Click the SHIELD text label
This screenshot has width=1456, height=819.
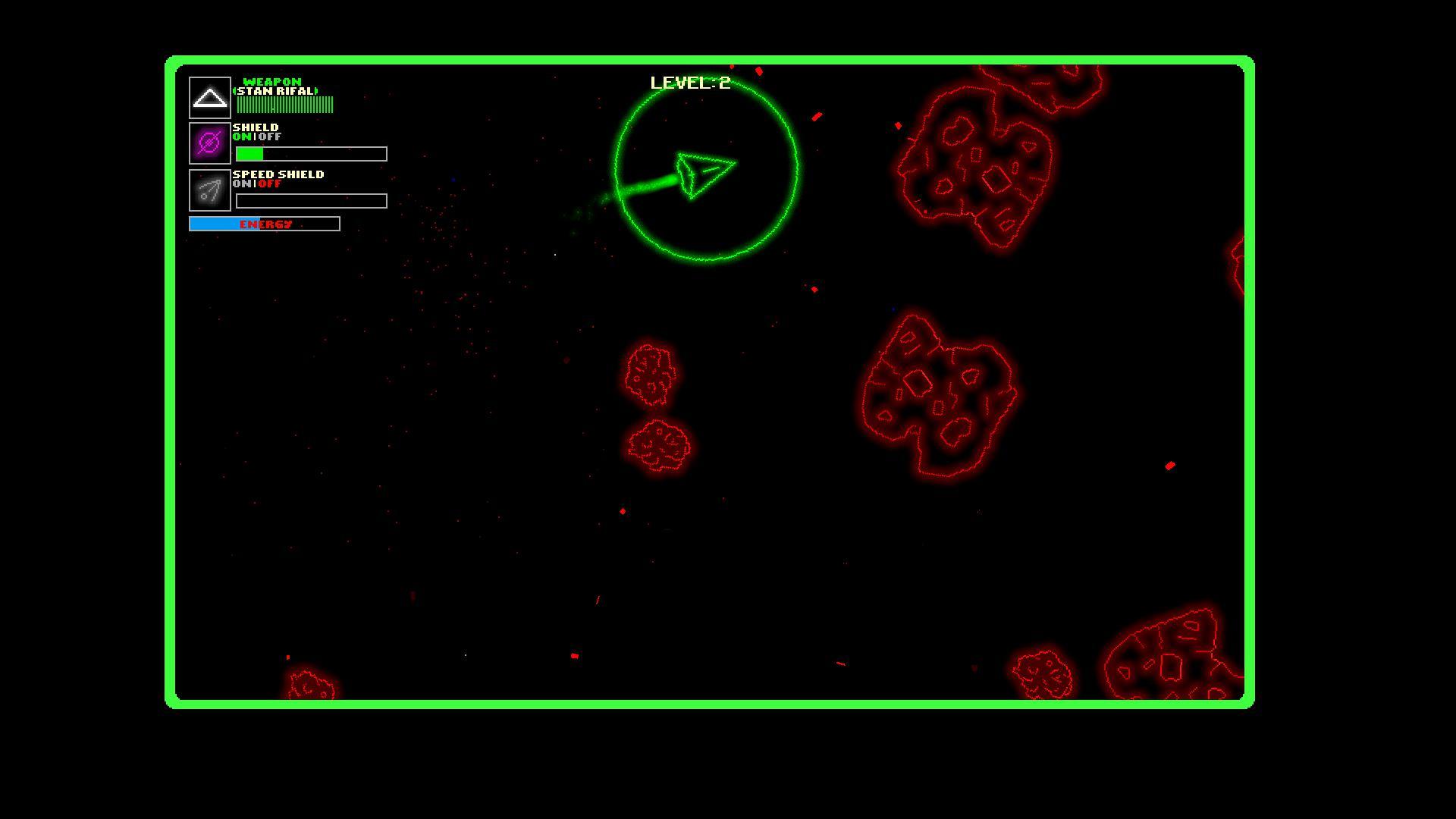(x=256, y=127)
